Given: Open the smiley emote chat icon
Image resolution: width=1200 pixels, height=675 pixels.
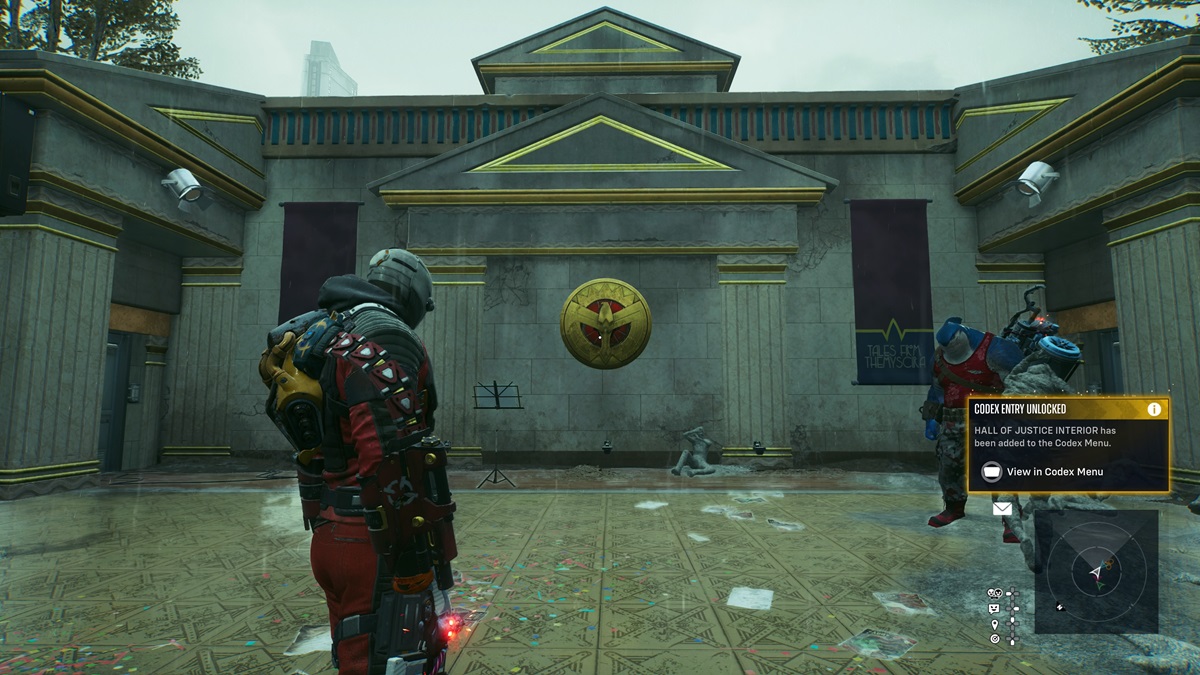Looking at the screenshot, I should click(994, 608).
